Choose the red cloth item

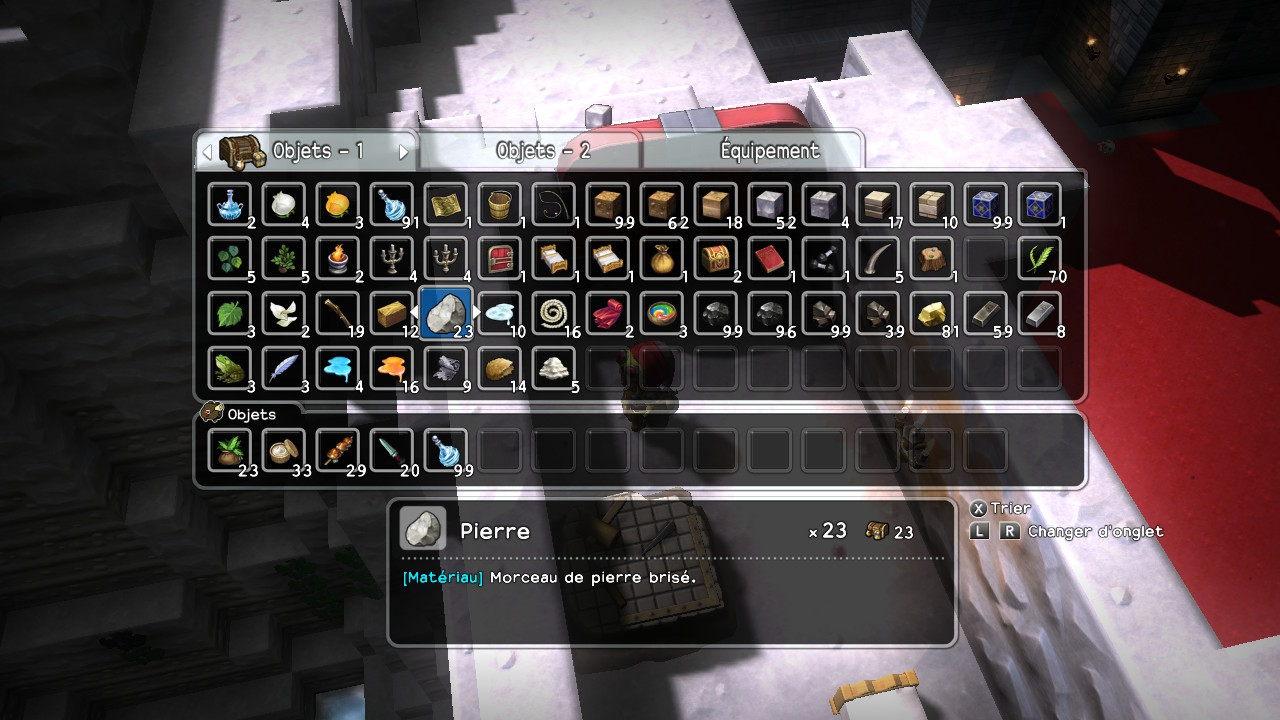point(608,313)
